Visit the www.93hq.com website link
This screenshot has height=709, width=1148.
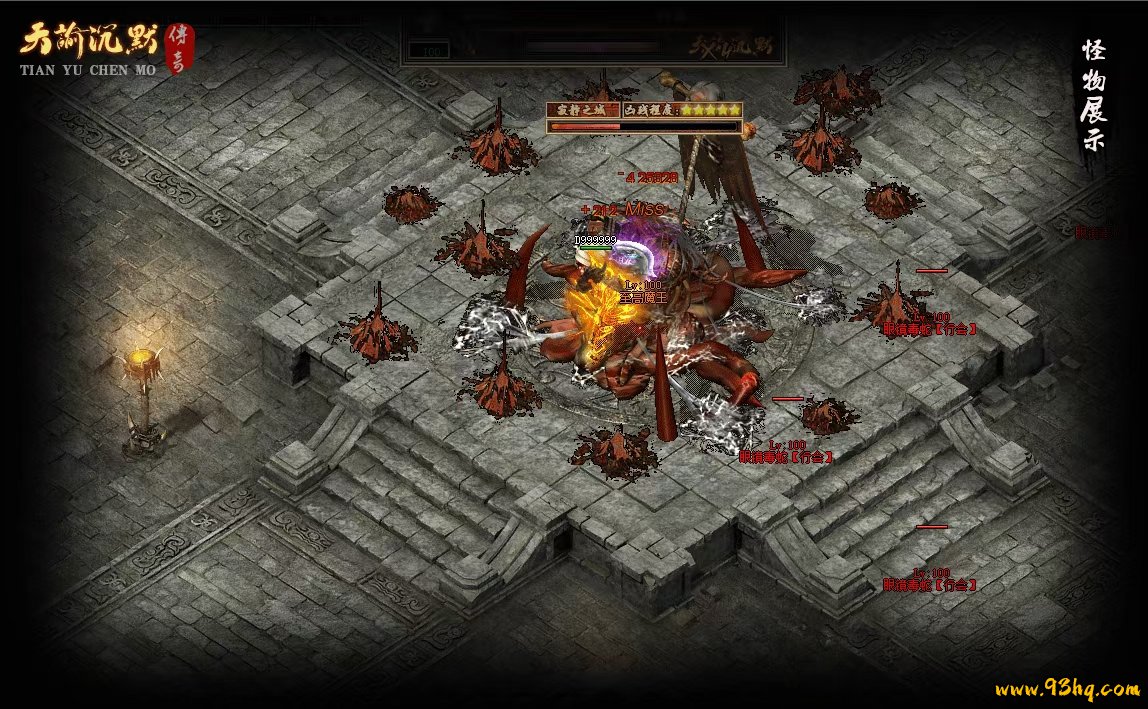1066,689
